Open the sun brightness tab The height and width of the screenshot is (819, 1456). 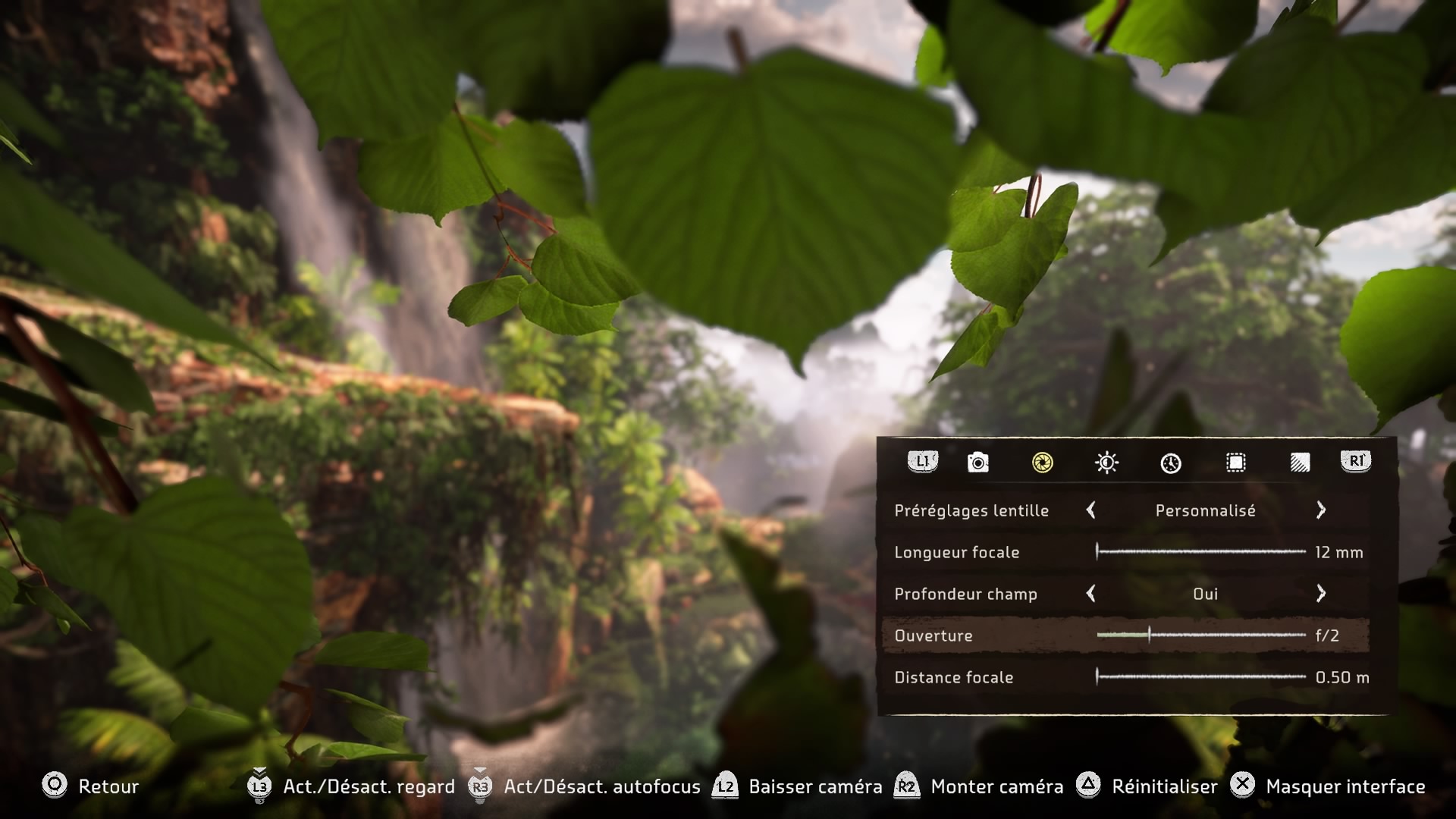pos(1106,462)
